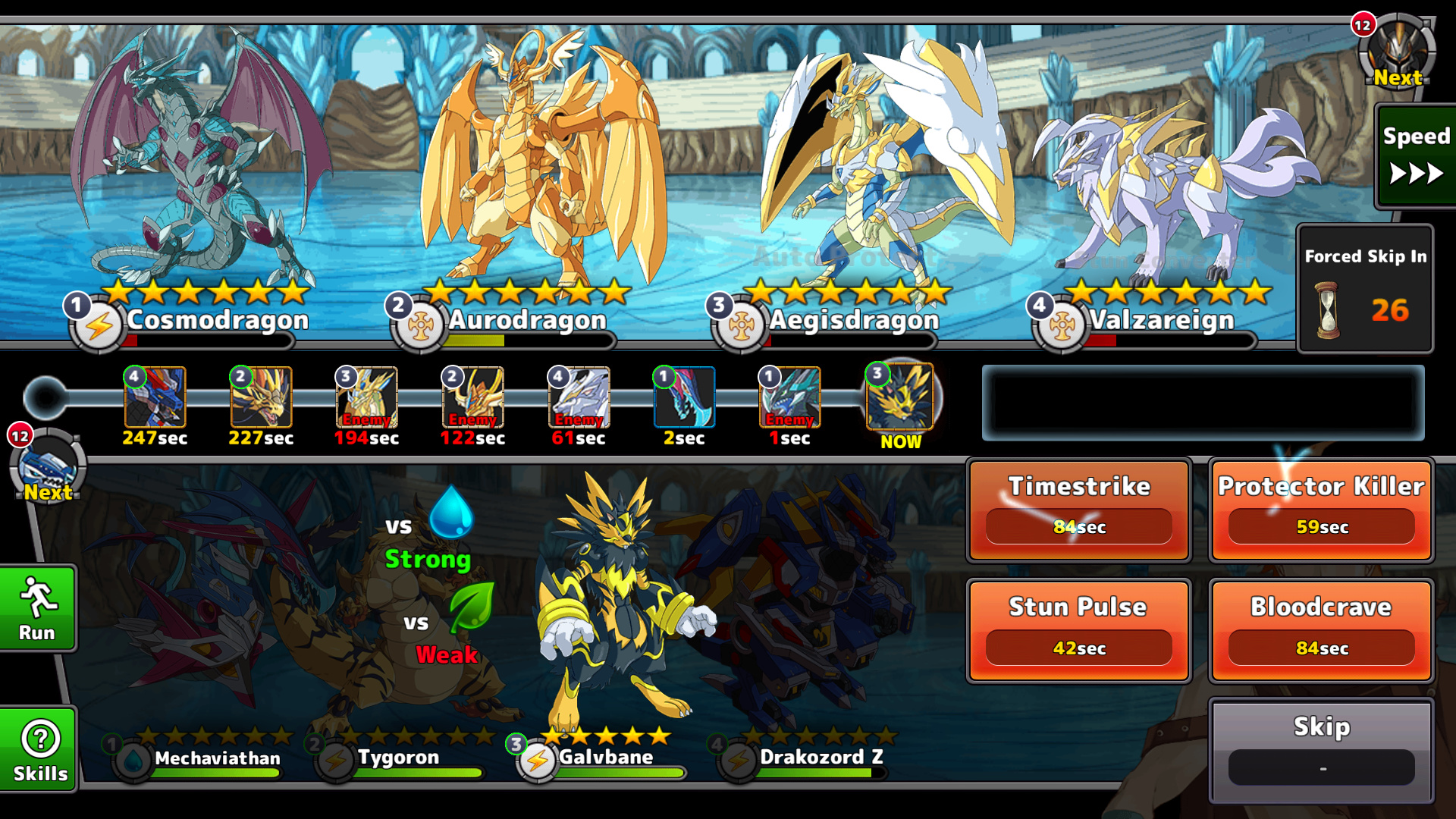Choose the Bloodcrave skill

click(x=1321, y=631)
